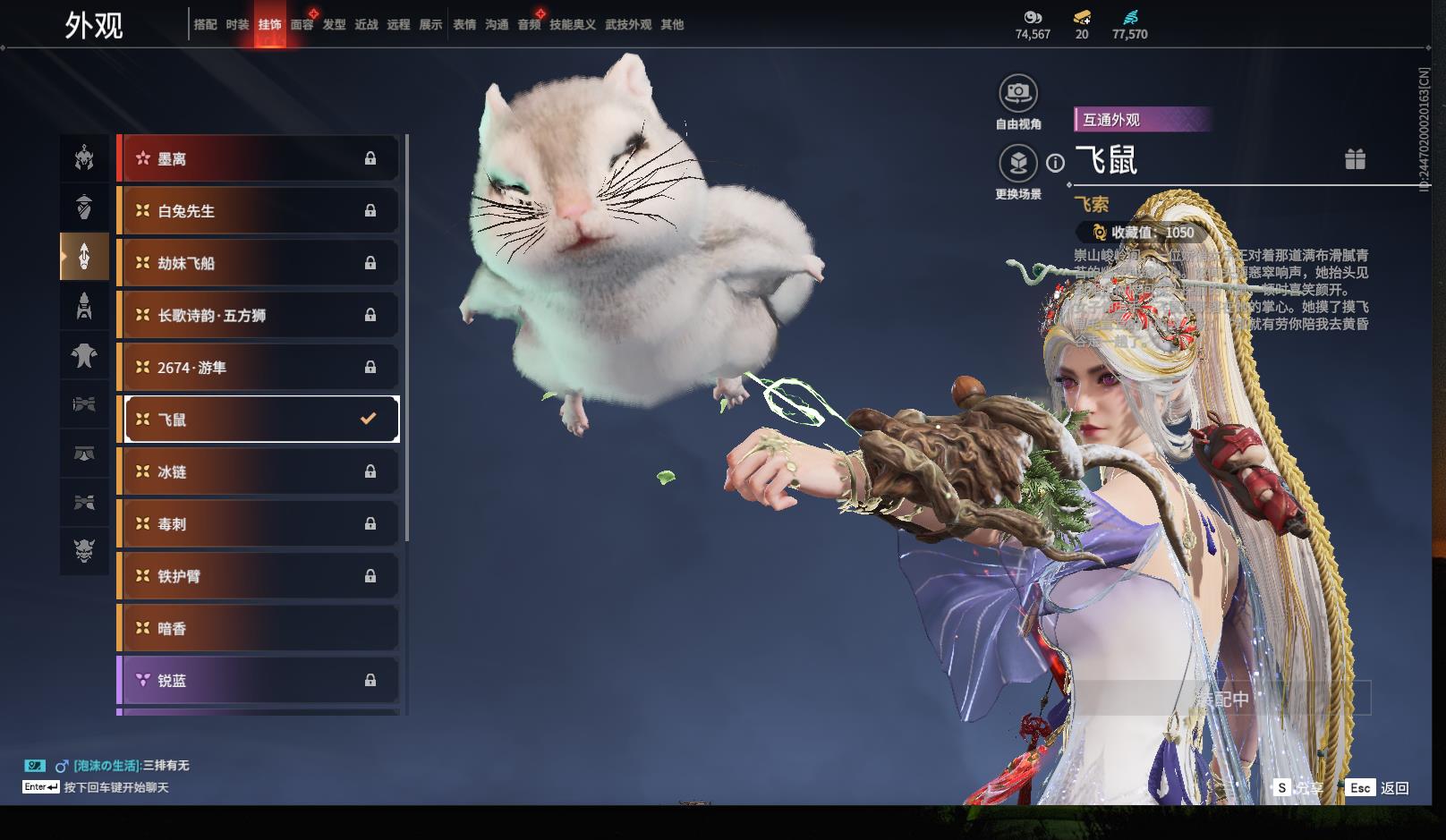Choose the 2674·游隼 accessory
Viewport: 1446px width, 840px height.
(x=258, y=368)
